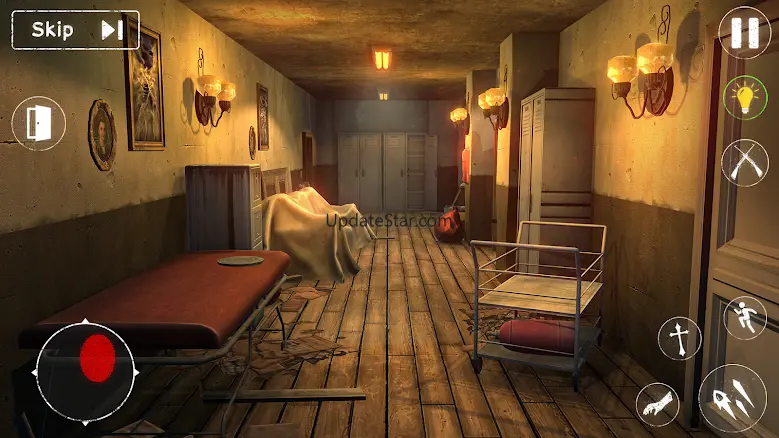
Task: Activate the running figure sprint button
Action: click(x=745, y=318)
